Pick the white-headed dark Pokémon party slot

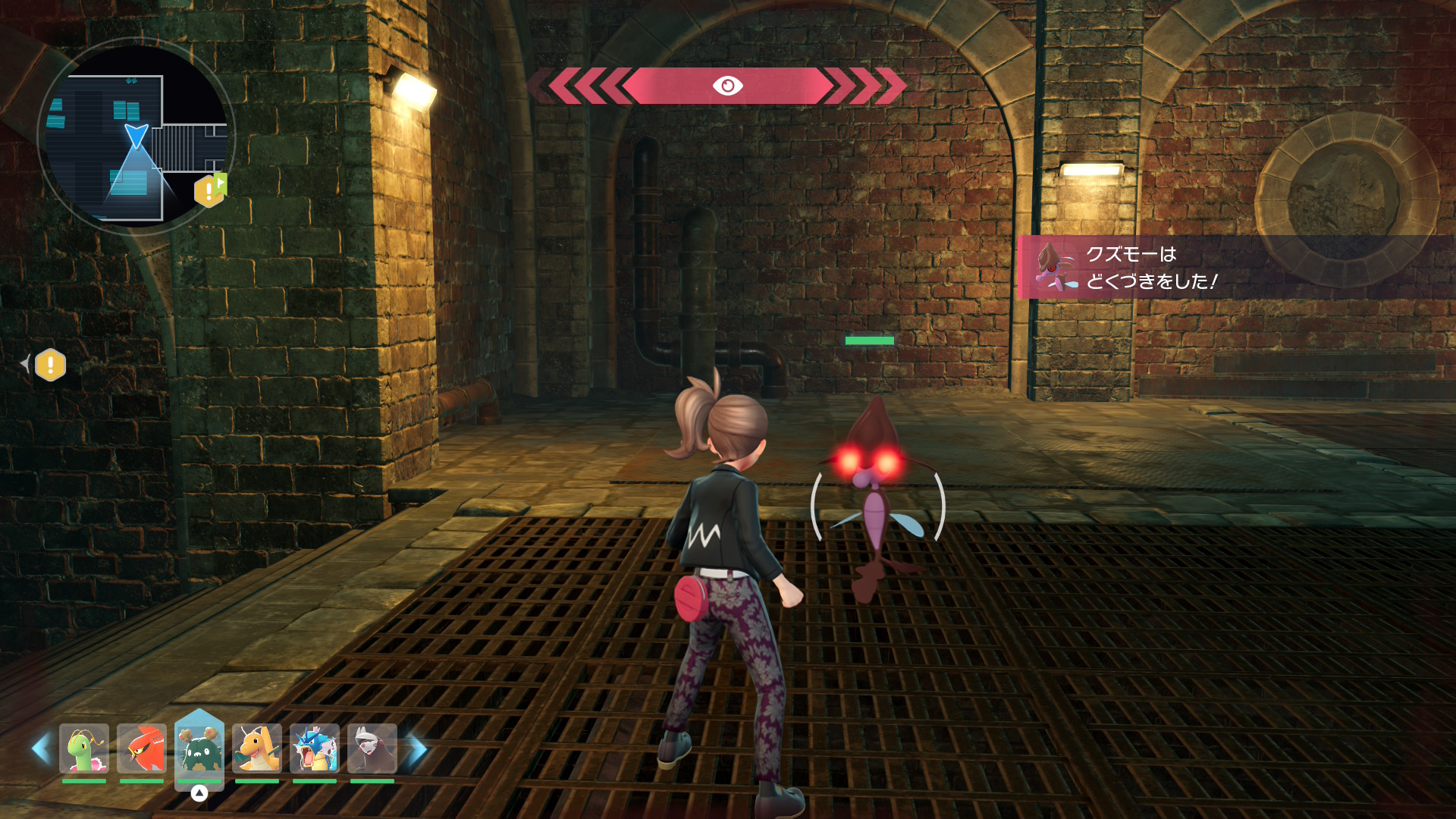click(x=372, y=749)
